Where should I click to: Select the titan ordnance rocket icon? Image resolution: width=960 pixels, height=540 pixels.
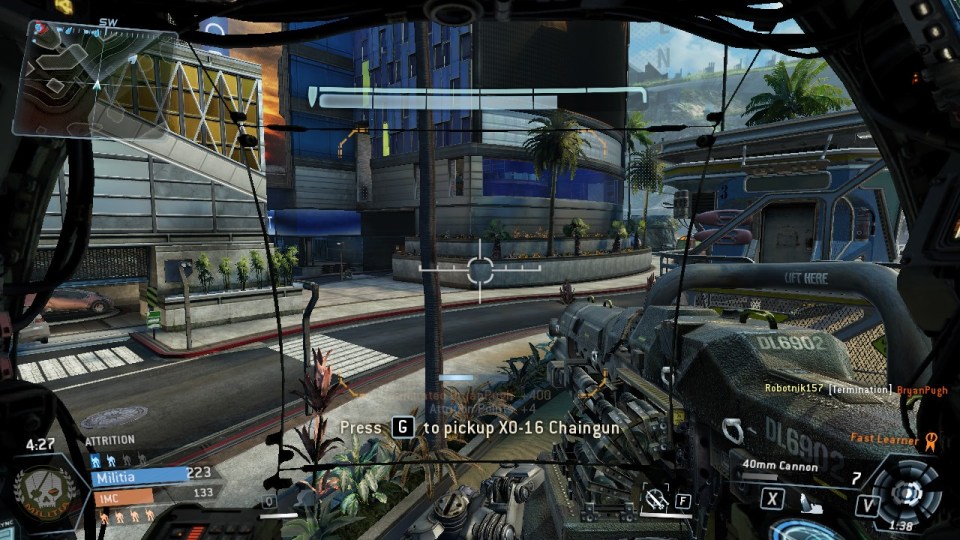tap(808, 499)
